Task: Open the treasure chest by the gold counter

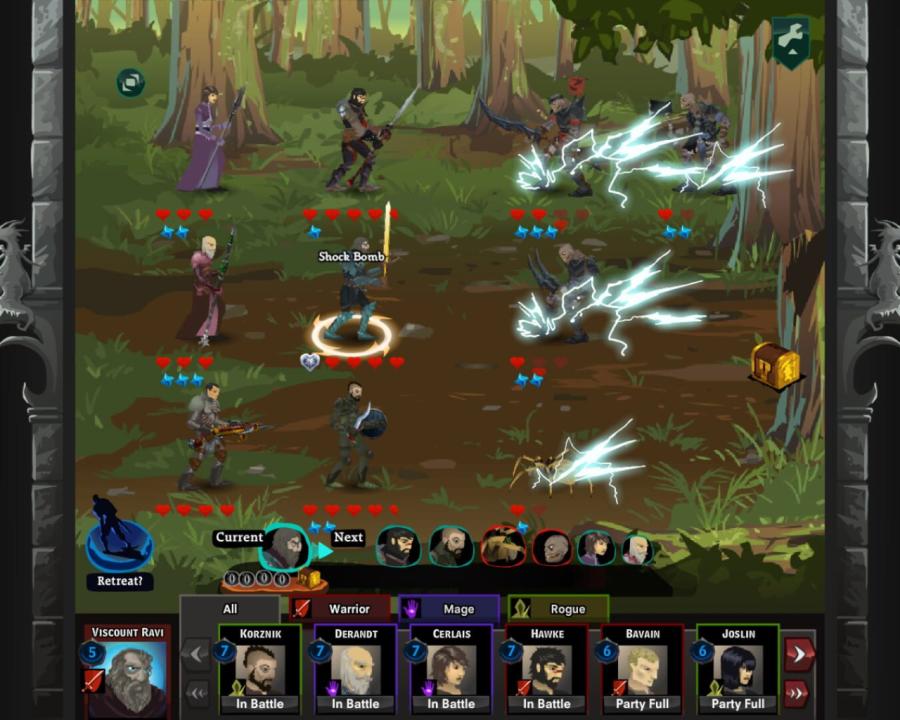Action: pyautogui.click(x=310, y=579)
